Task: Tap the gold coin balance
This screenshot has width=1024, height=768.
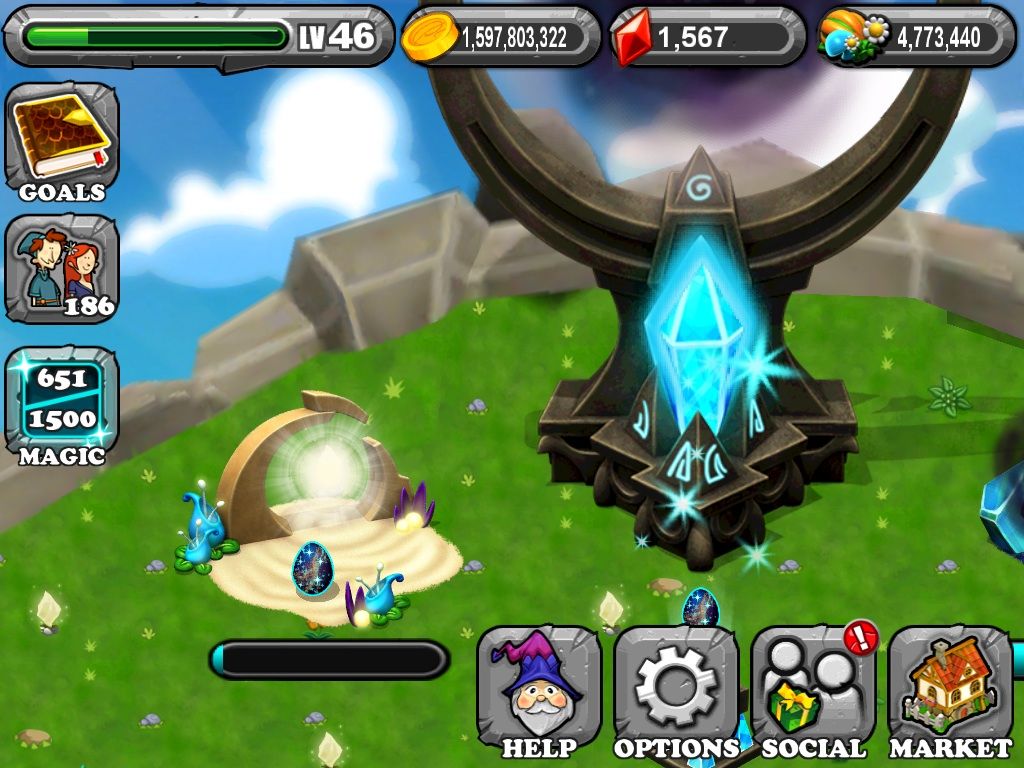Action: 500,37
